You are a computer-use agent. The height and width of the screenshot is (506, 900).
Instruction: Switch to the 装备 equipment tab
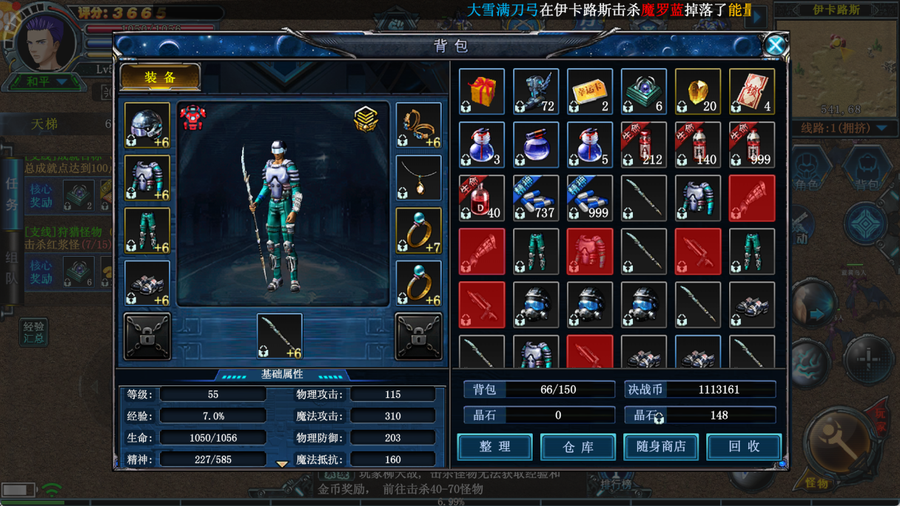160,77
